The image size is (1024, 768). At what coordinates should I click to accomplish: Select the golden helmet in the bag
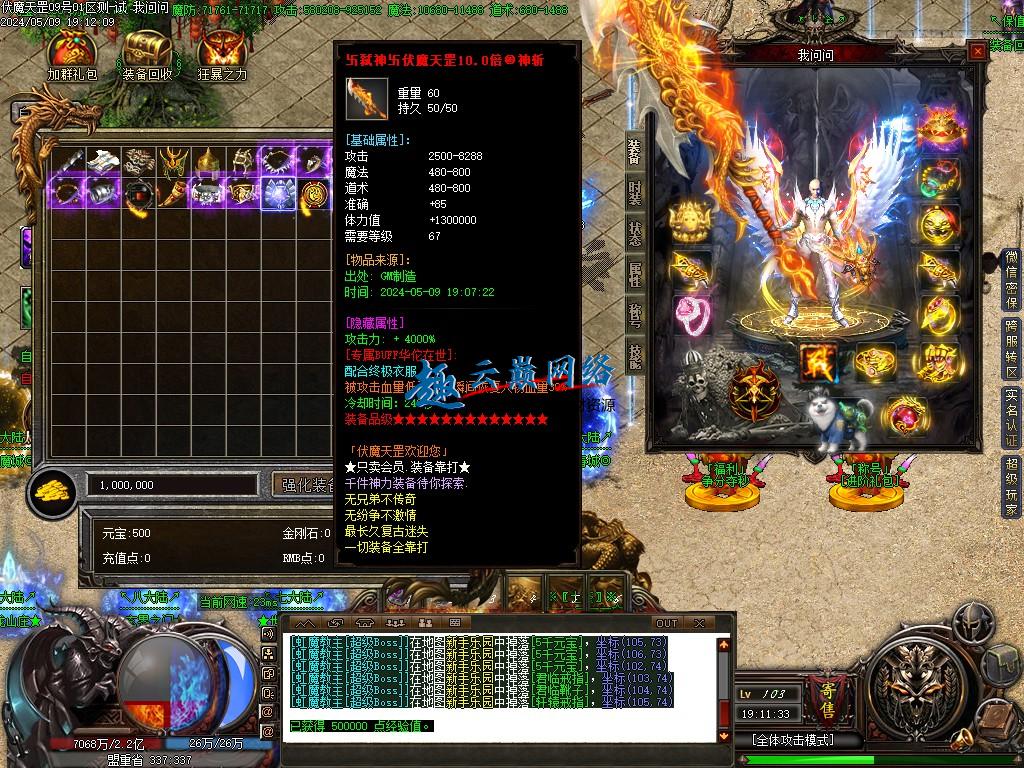(x=207, y=161)
